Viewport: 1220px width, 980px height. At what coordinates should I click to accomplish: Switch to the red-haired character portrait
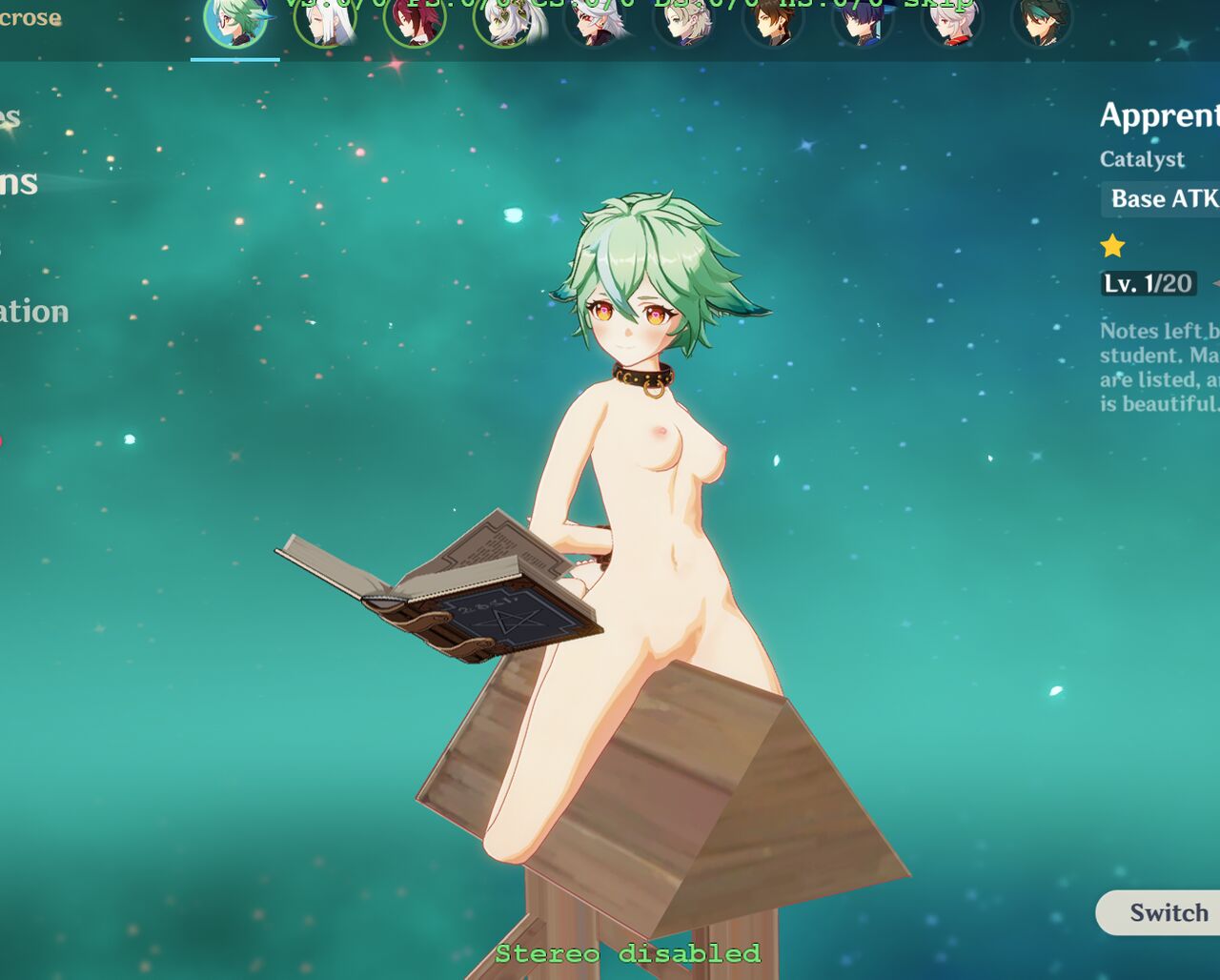tap(415, 22)
